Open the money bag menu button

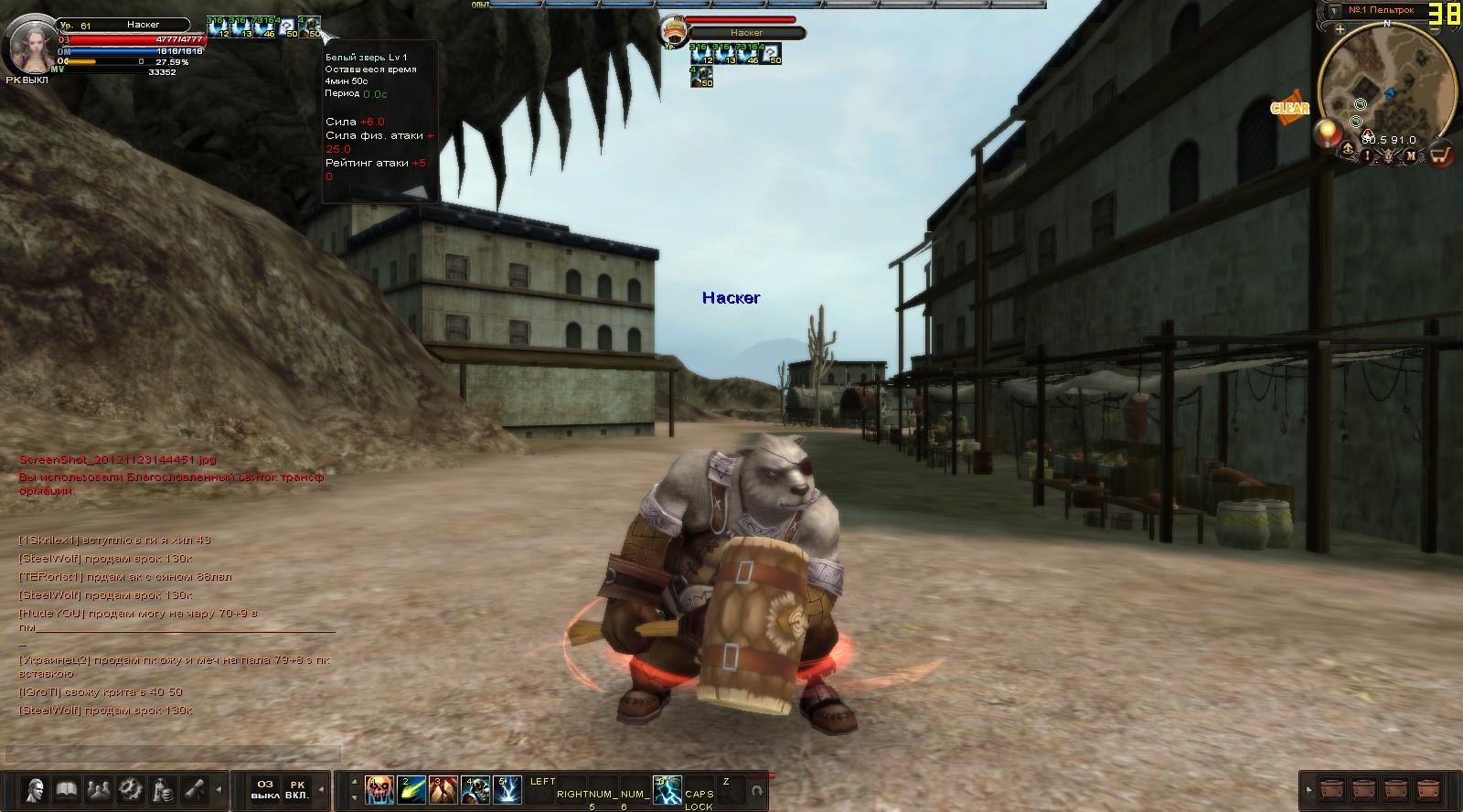coord(163,788)
